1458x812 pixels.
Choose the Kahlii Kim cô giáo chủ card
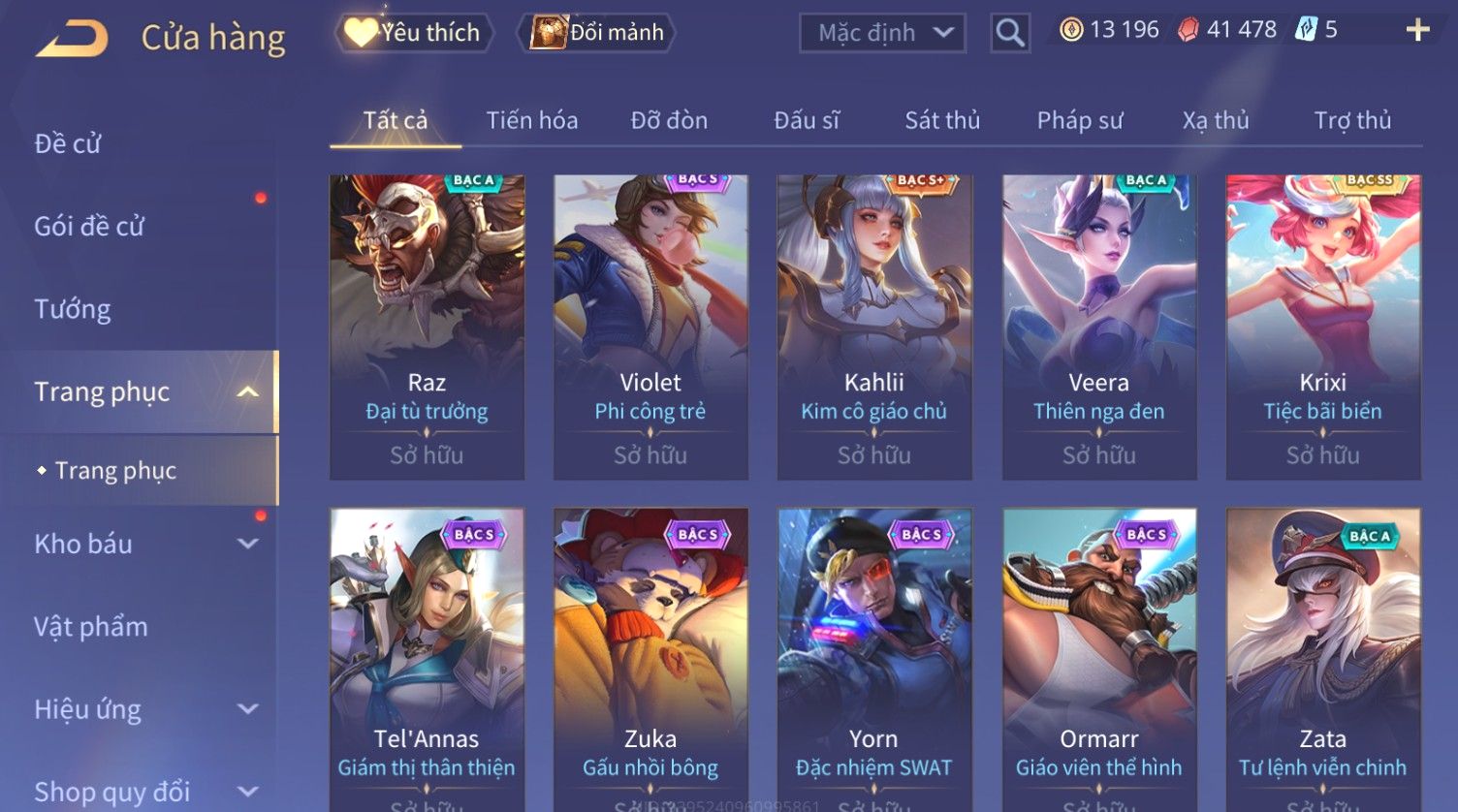pyautogui.click(x=874, y=327)
